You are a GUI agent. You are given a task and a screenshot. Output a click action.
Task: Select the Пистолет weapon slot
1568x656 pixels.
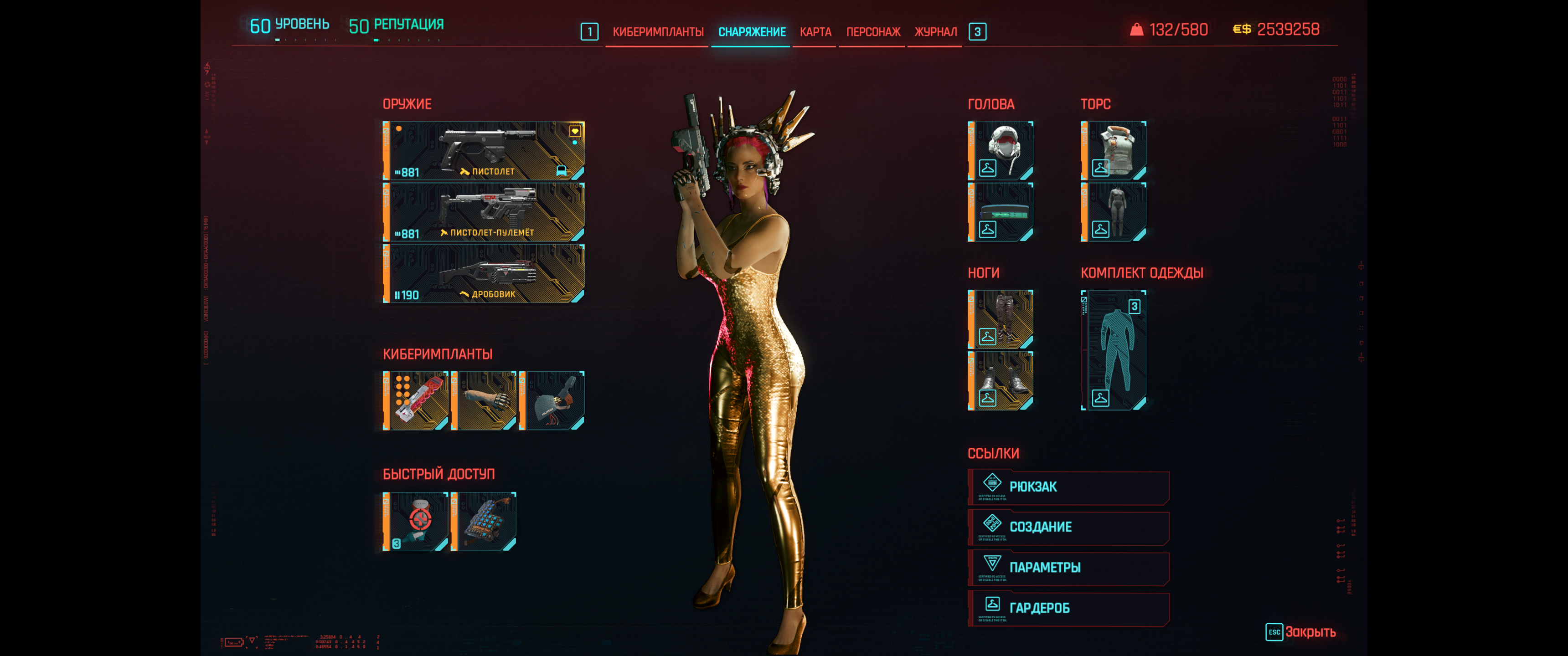484,150
